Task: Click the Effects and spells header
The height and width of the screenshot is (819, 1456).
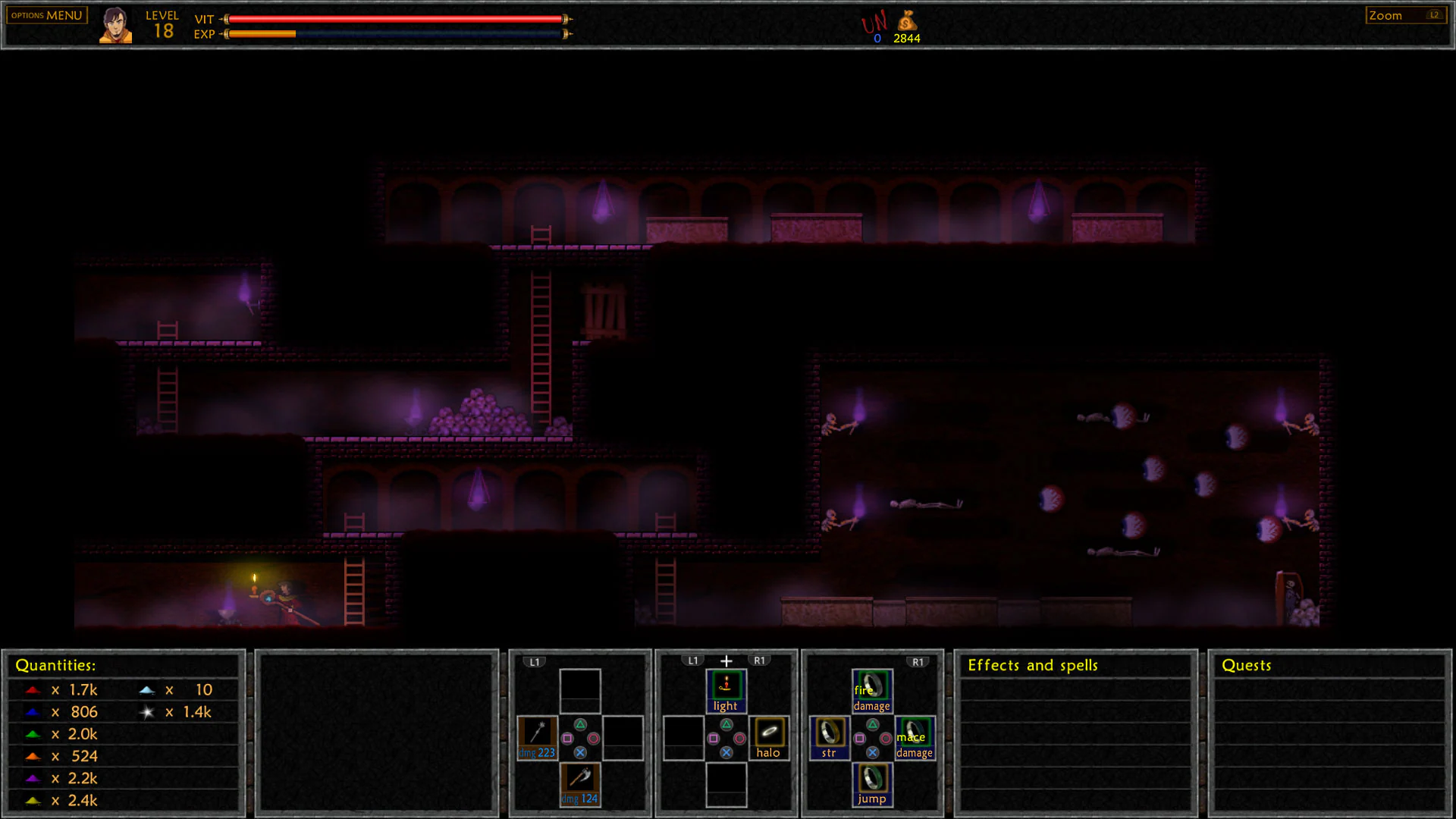Action: tap(1033, 665)
